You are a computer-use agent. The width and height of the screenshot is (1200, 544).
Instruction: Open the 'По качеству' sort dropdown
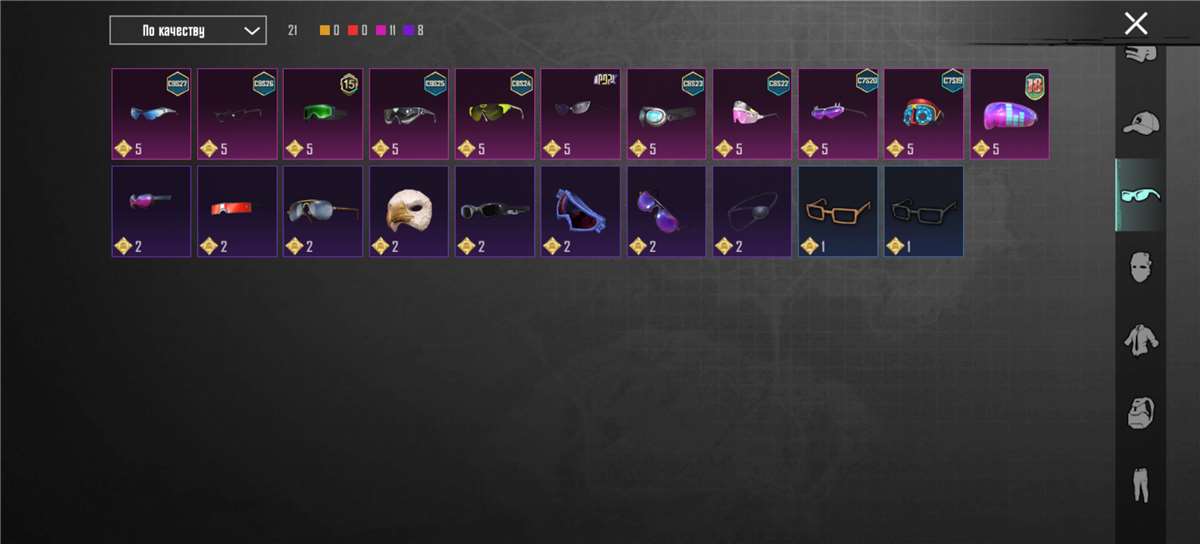(188, 31)
